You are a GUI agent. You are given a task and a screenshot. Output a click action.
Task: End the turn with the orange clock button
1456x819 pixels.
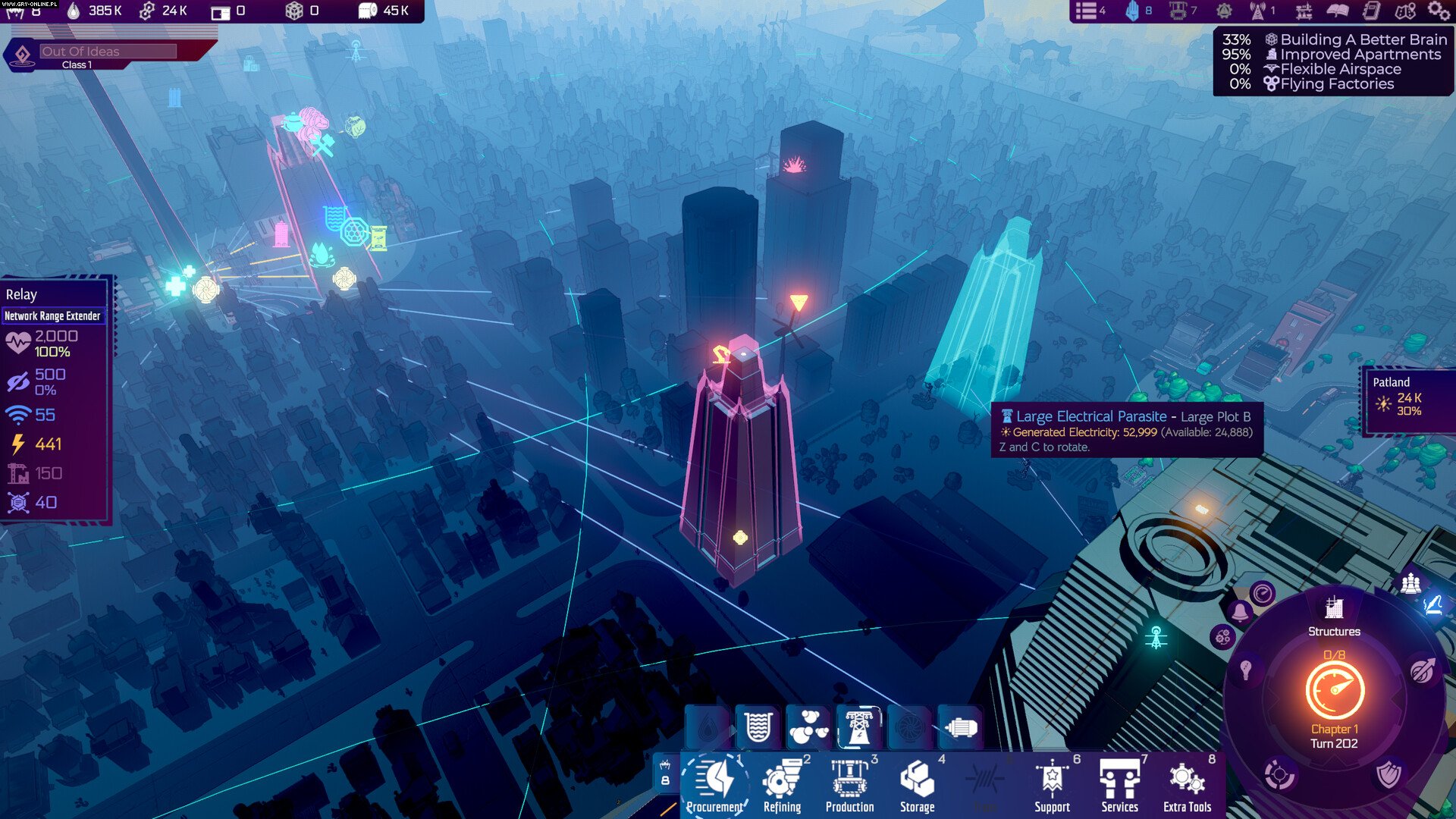point(1335,690)
